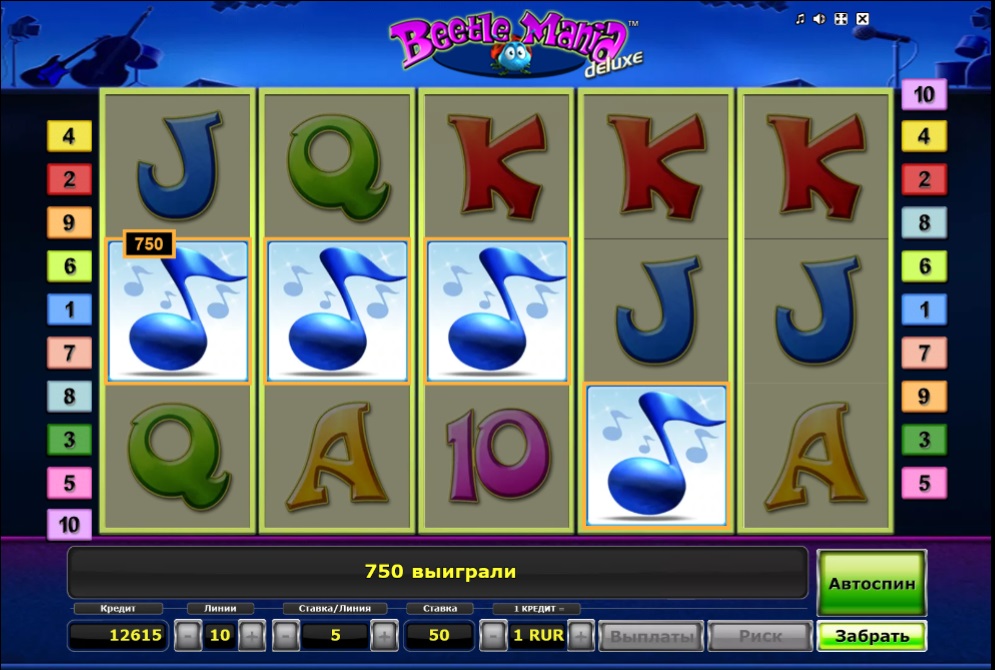Decrease the number of Линии
Viewport: 995px width, 670px height.
(188, 635)
